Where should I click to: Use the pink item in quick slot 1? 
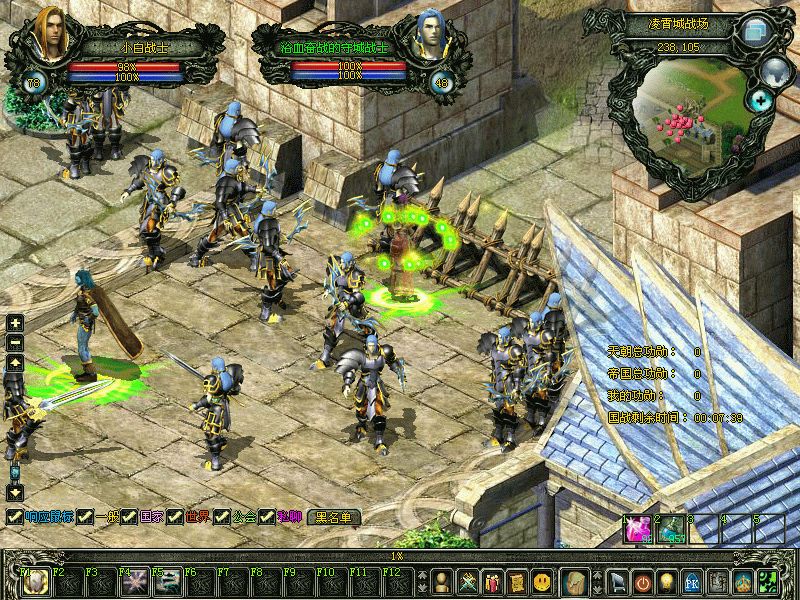tap(638, 531)
